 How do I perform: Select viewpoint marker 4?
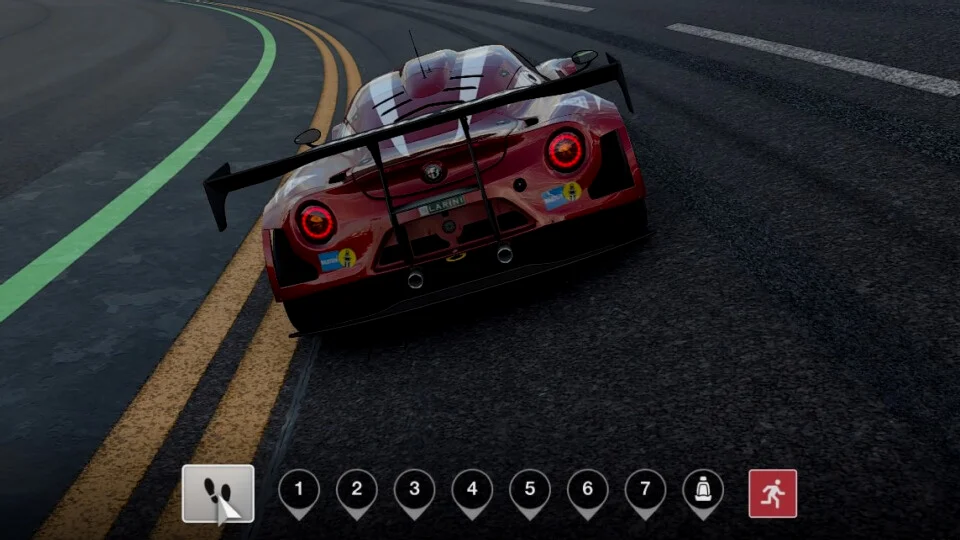point(472,490)
